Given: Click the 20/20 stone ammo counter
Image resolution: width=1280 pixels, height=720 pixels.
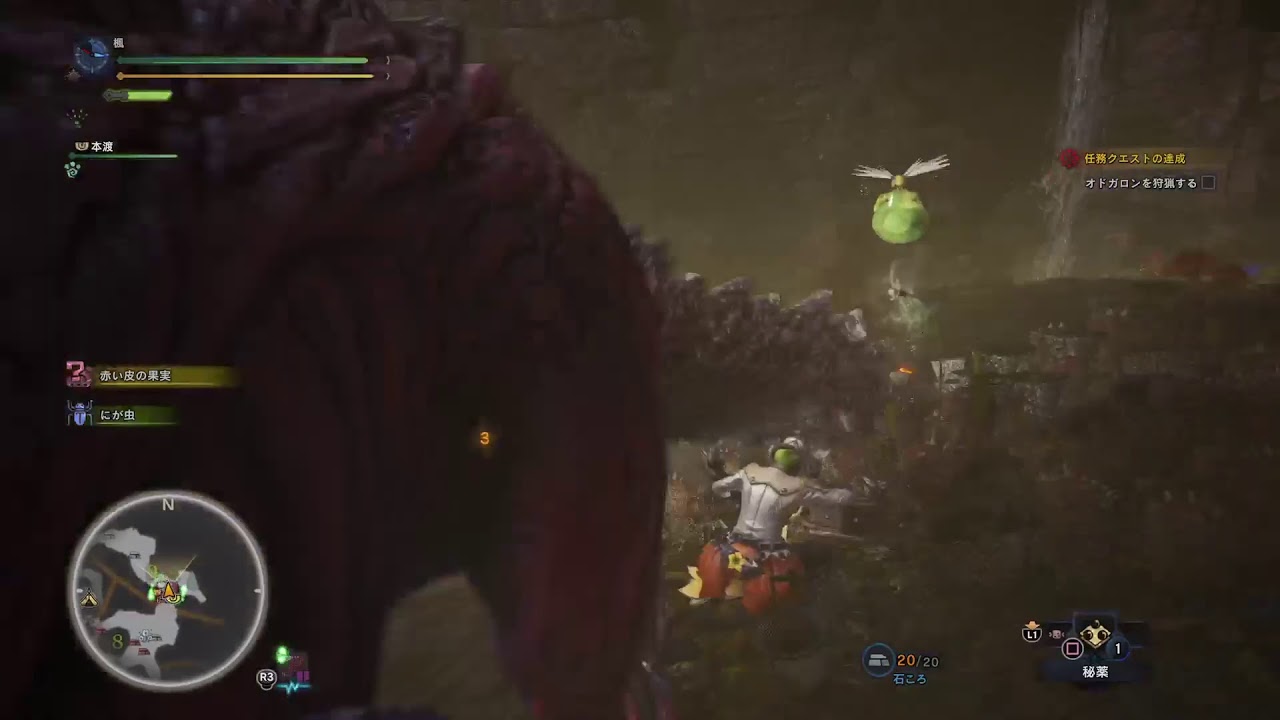Looking at the screenshot, I should [916, 660].
